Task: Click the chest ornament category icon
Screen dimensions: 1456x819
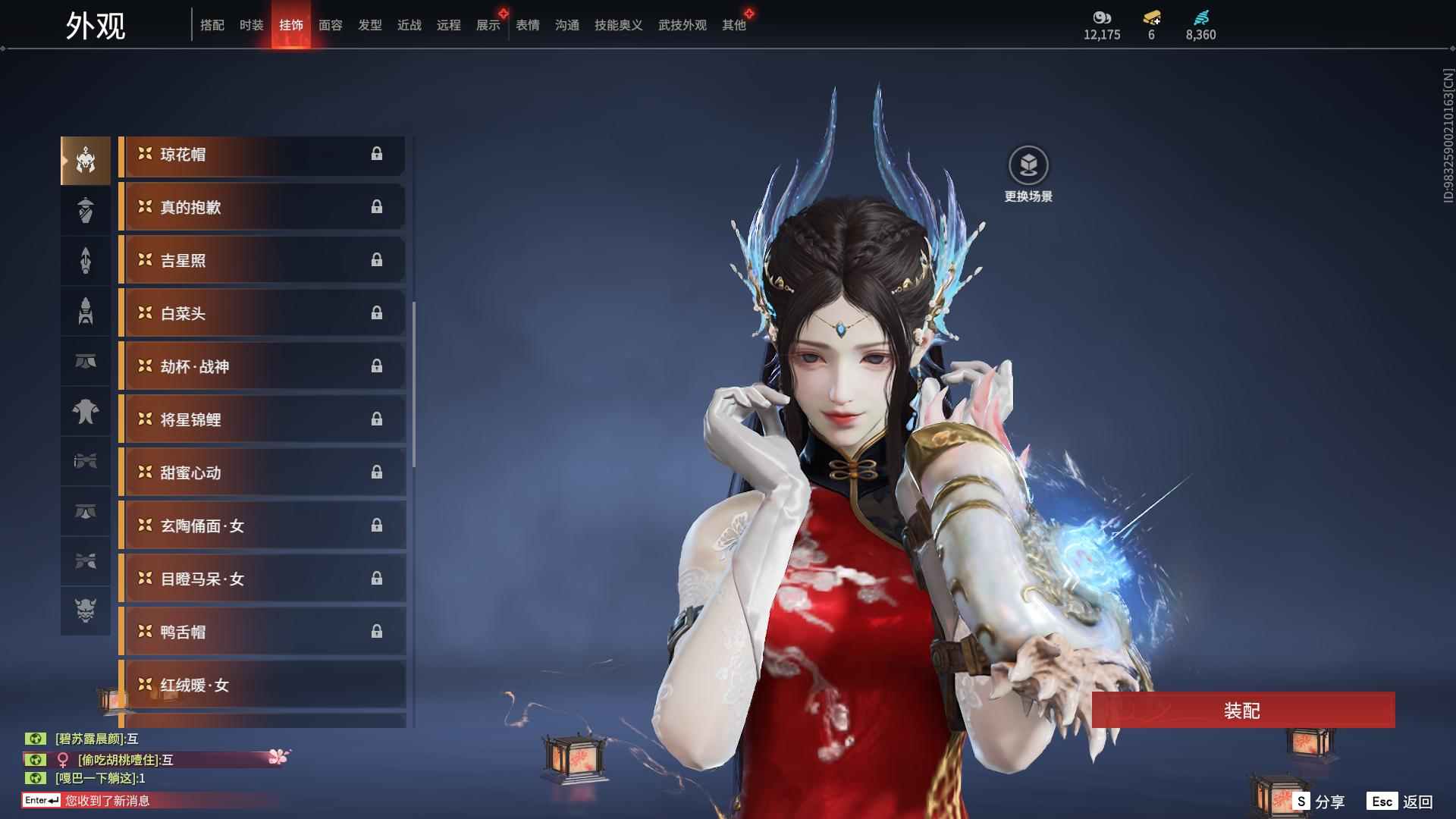Action: 85,412
